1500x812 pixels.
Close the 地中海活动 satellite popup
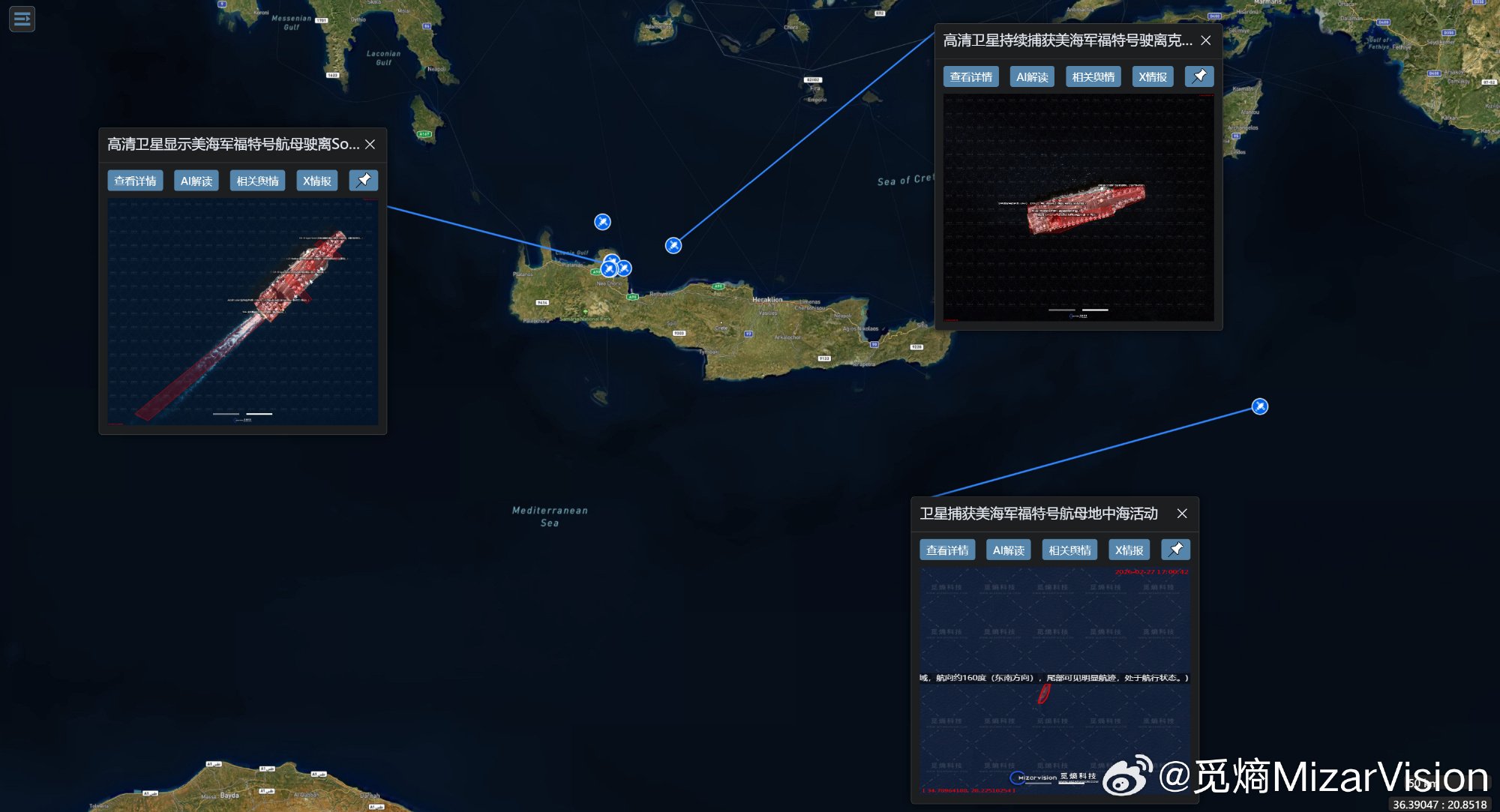click(1182, 514)
